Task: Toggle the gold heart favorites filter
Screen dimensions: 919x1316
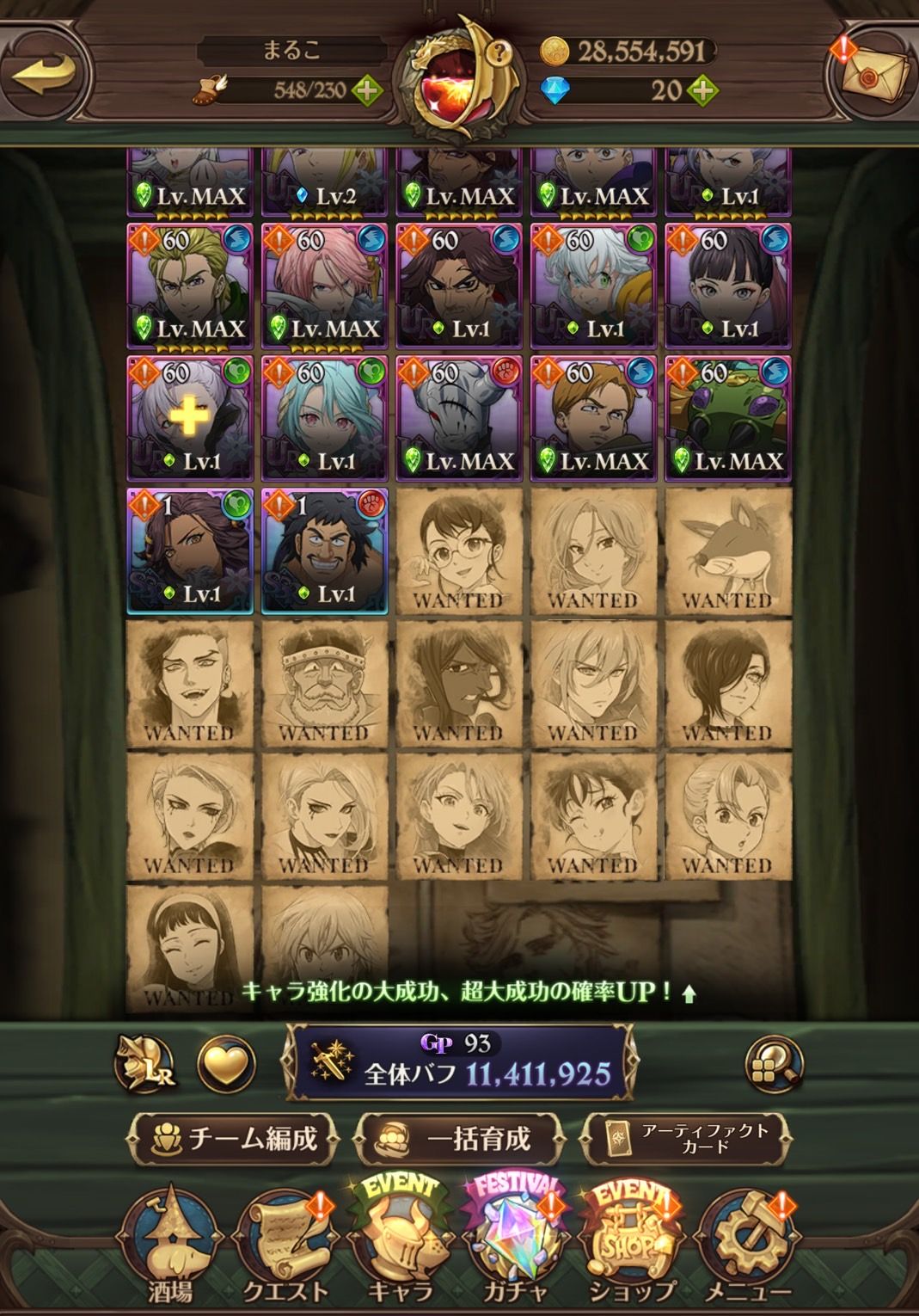Action: (226, 1064)
